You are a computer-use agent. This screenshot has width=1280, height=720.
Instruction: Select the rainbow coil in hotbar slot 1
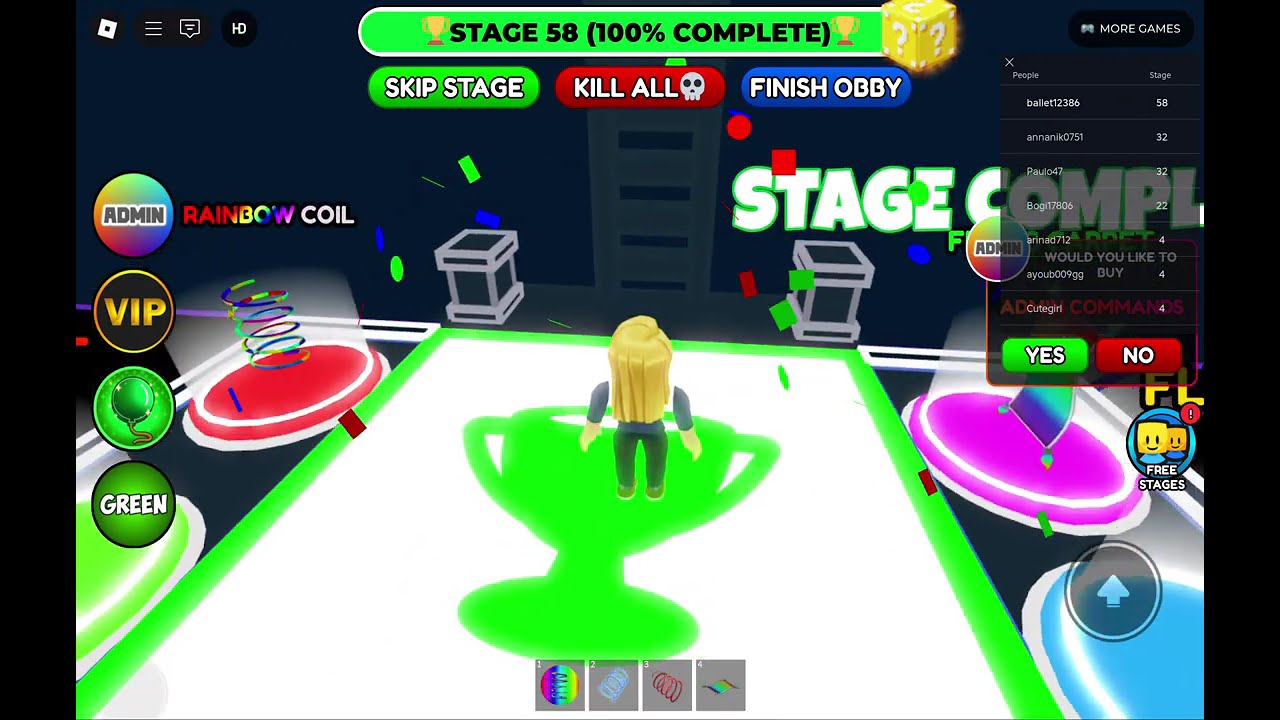pos(560,685)
